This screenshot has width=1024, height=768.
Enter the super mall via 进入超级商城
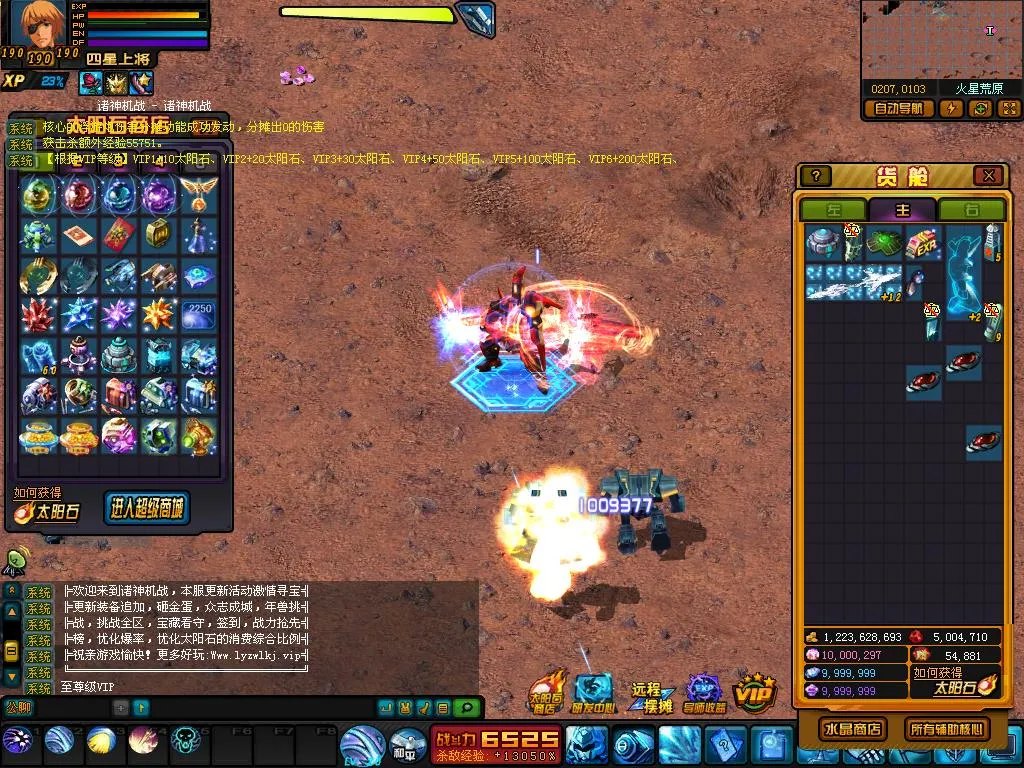pos(146,508)
